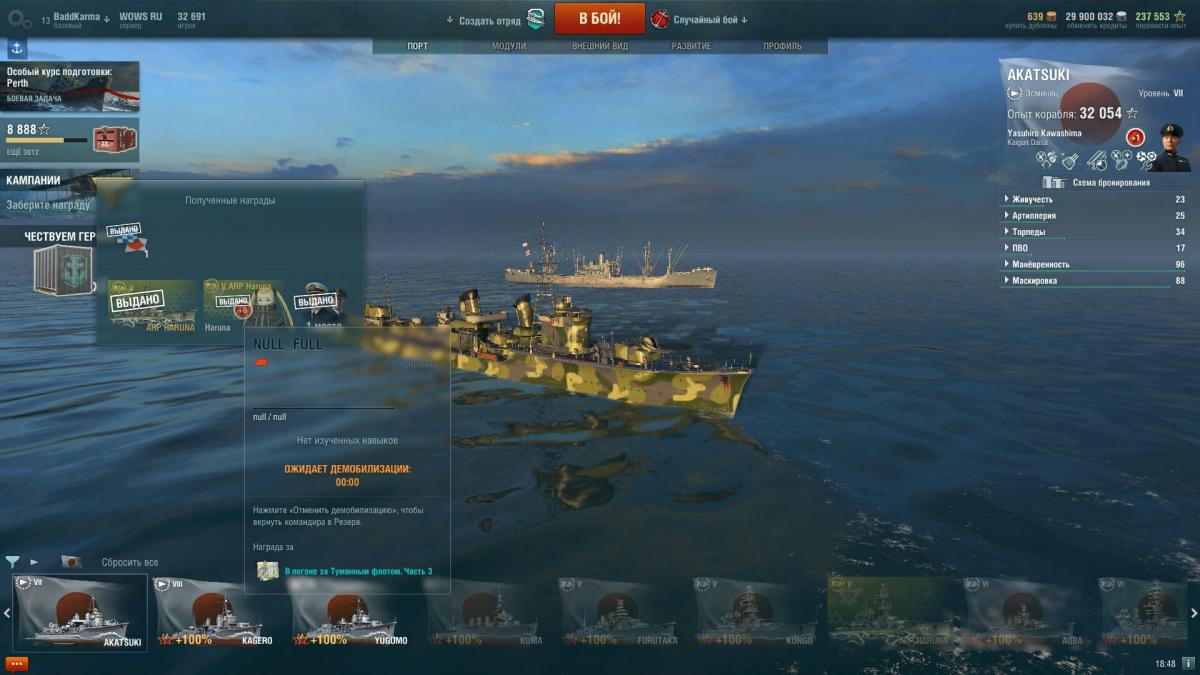Open the Кампании section
Image resolution: width=1200 pixels, height=675 pixels.
point(34,181)
